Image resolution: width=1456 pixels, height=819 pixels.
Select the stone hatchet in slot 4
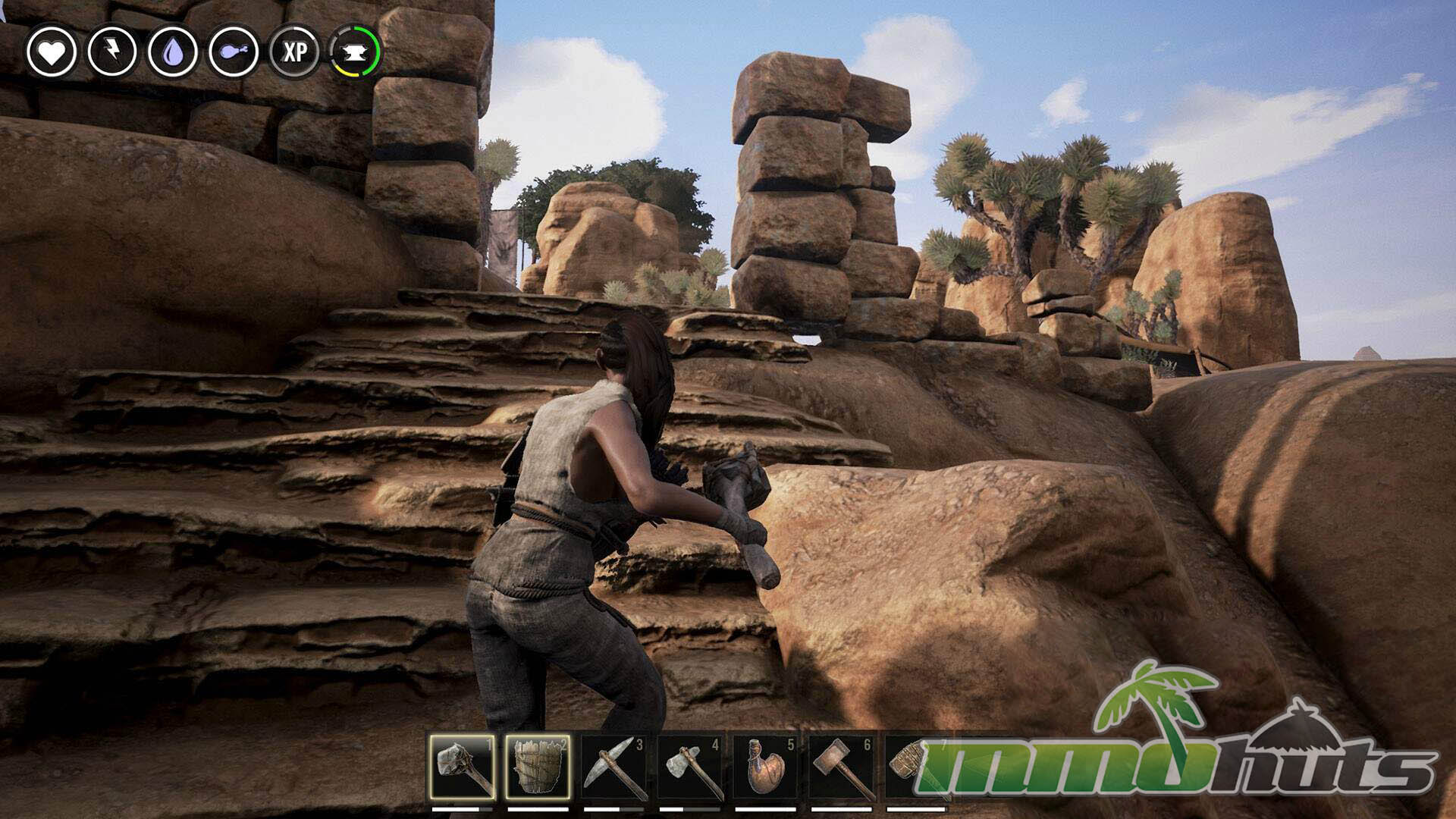point(690,767)
